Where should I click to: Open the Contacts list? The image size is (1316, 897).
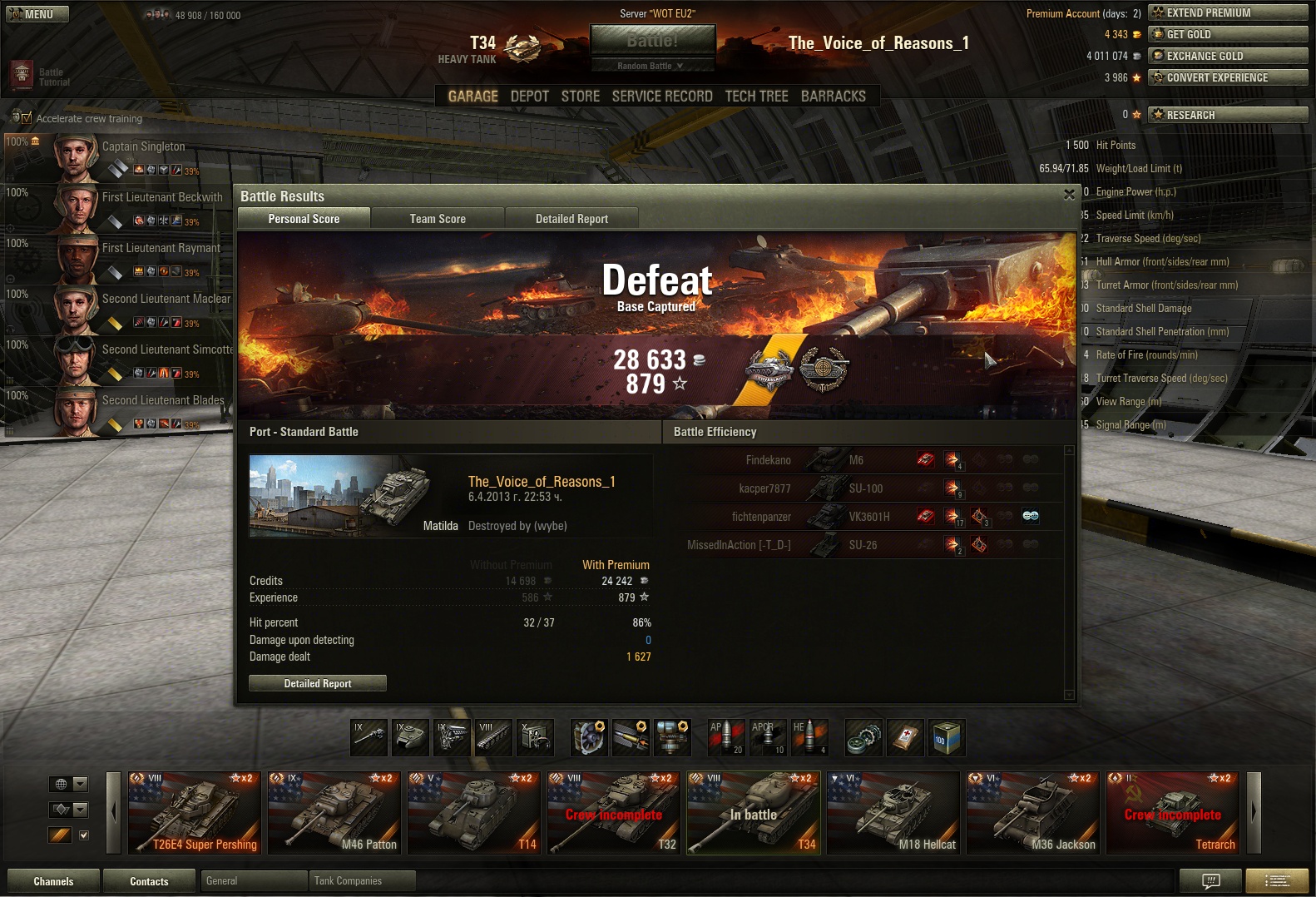pos(149,881)
